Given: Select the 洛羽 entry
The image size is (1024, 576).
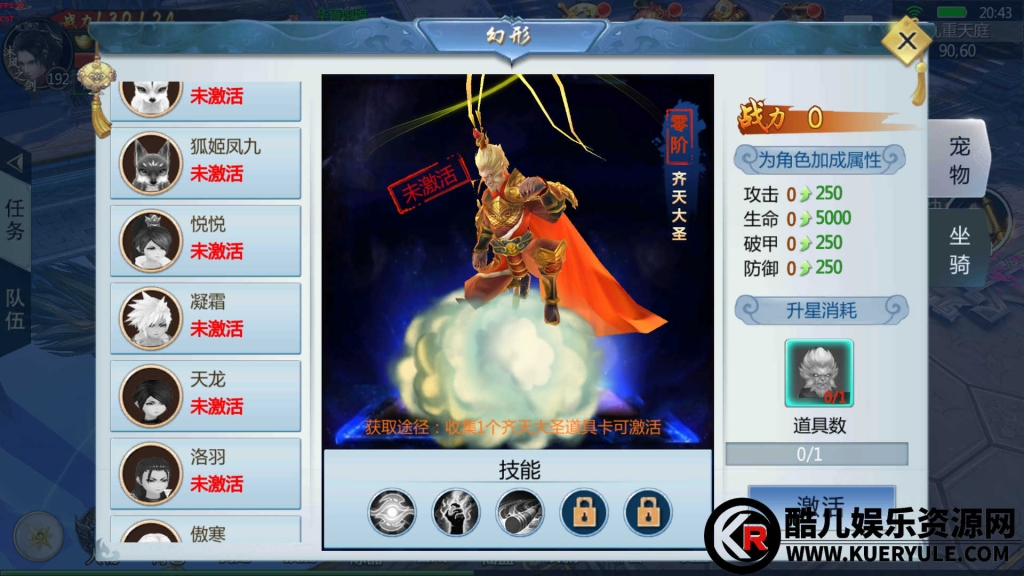Looking at the screenshot, I should pos(205,472).
